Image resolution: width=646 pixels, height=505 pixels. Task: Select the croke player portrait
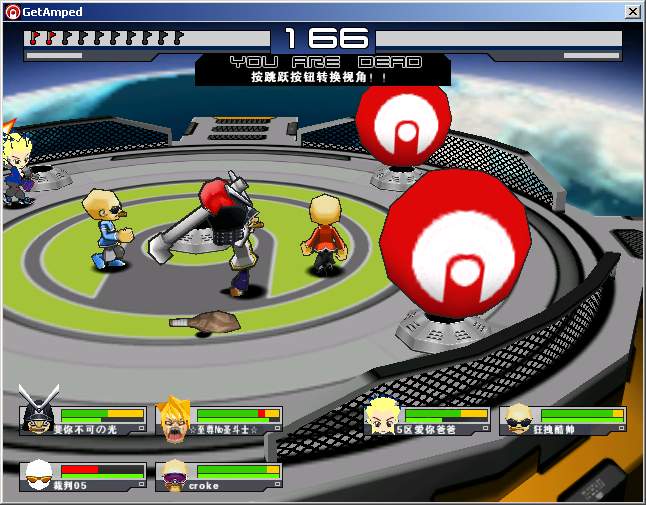tap(174, 473)
